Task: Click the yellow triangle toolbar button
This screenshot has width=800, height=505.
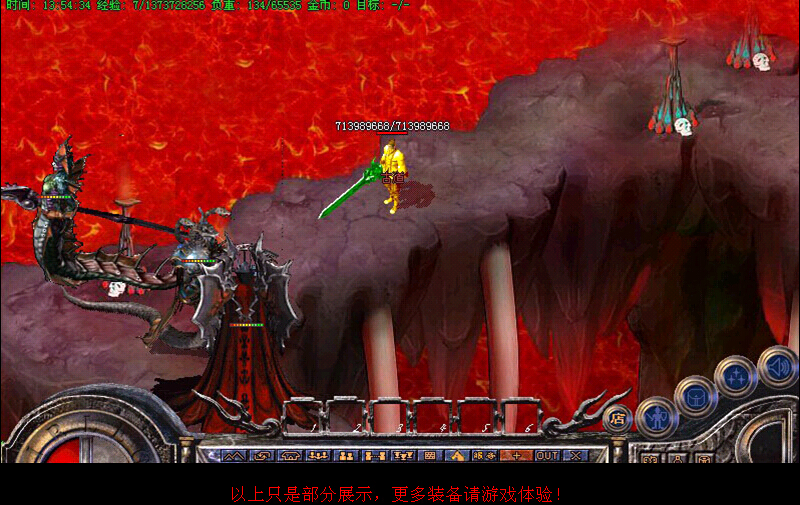Action: pos(458,455)
